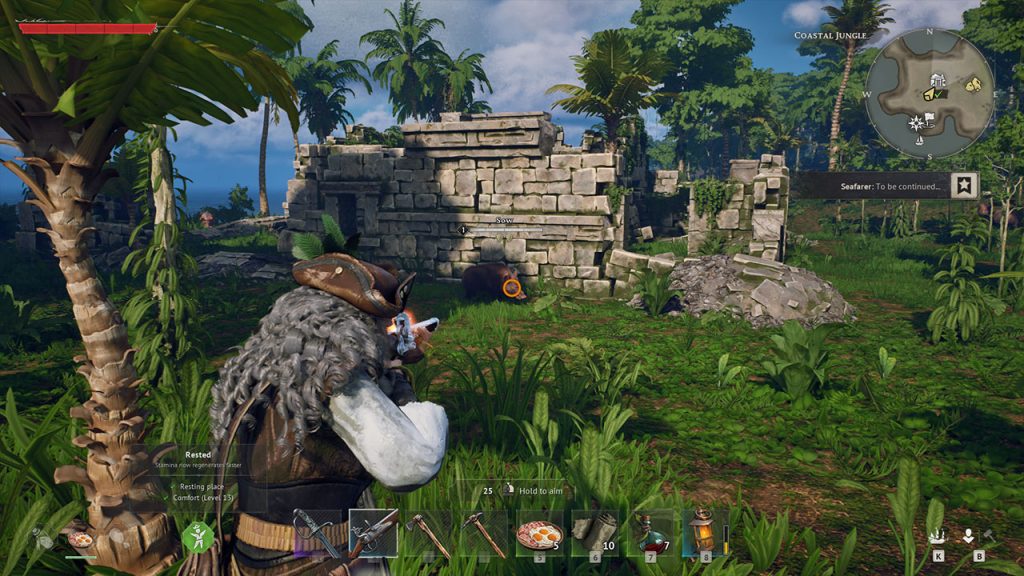The height and width of the screenshot is (576, 1024).
Task: Select the flintlock musket hotbar slot
Action: [x=373, y=533]
